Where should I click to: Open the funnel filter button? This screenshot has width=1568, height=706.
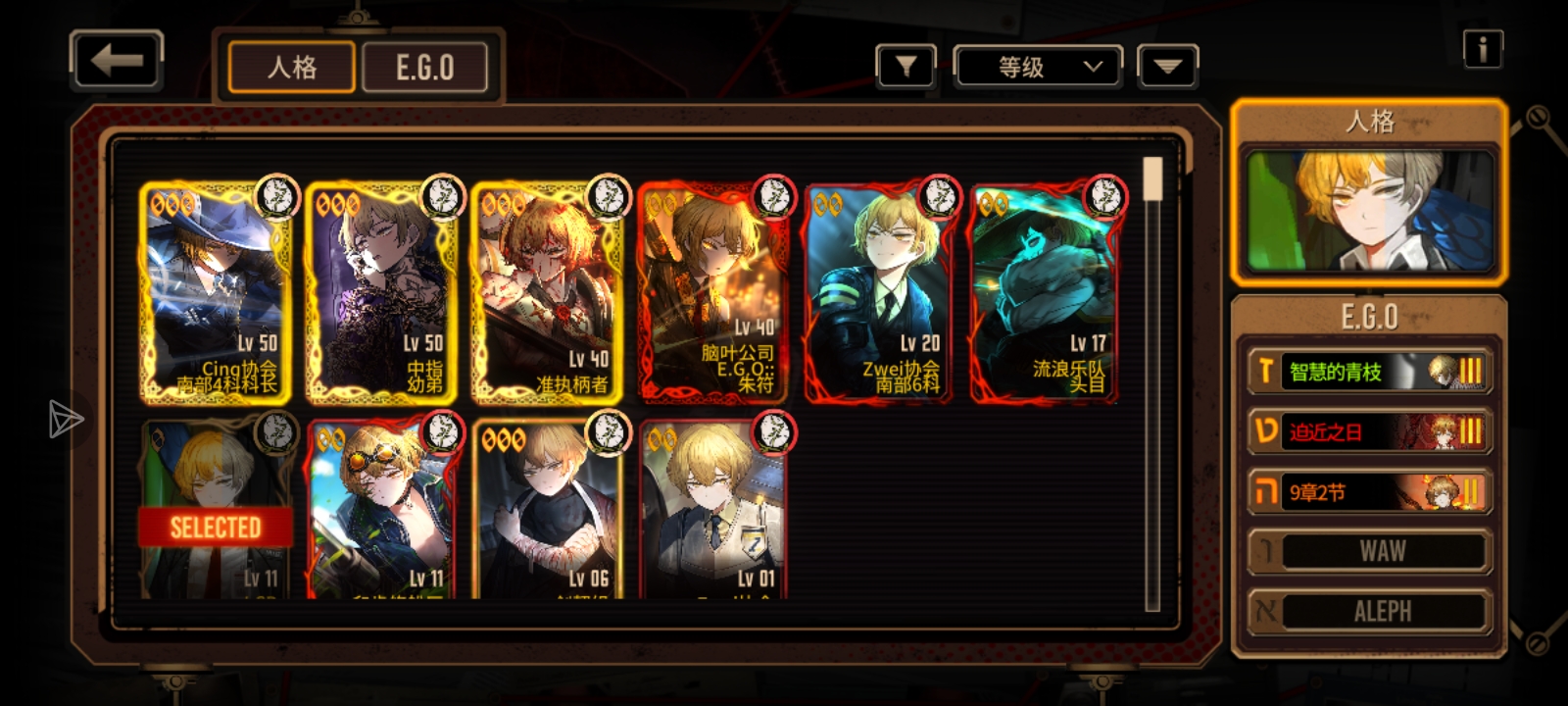click(x=906, y=67)
